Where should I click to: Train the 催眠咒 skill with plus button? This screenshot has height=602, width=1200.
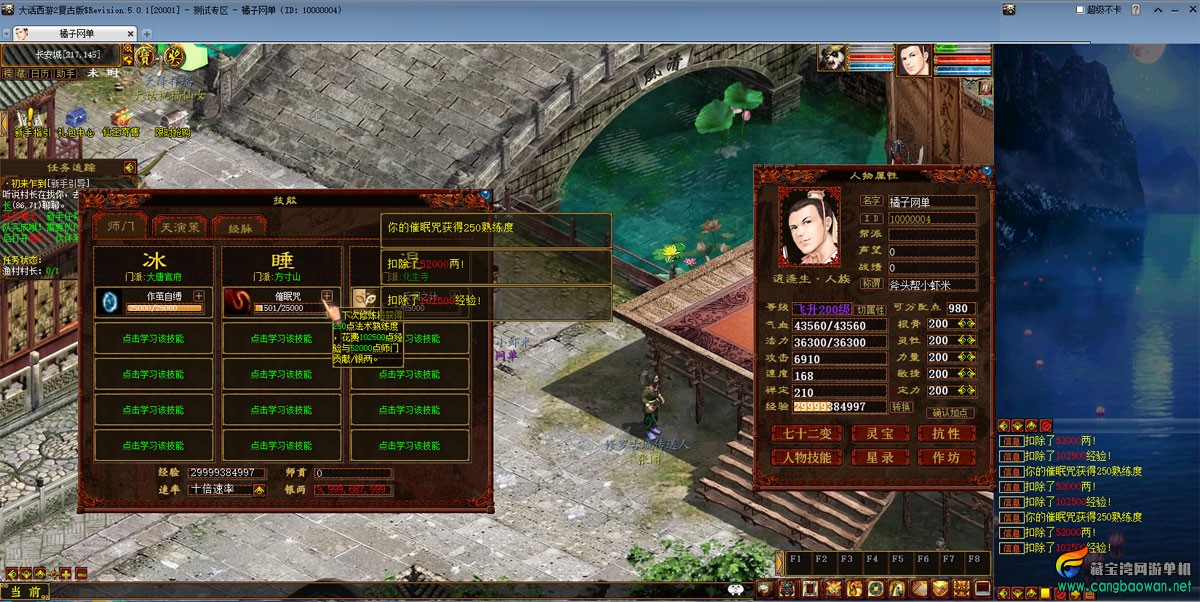click(x=327, y=296)
